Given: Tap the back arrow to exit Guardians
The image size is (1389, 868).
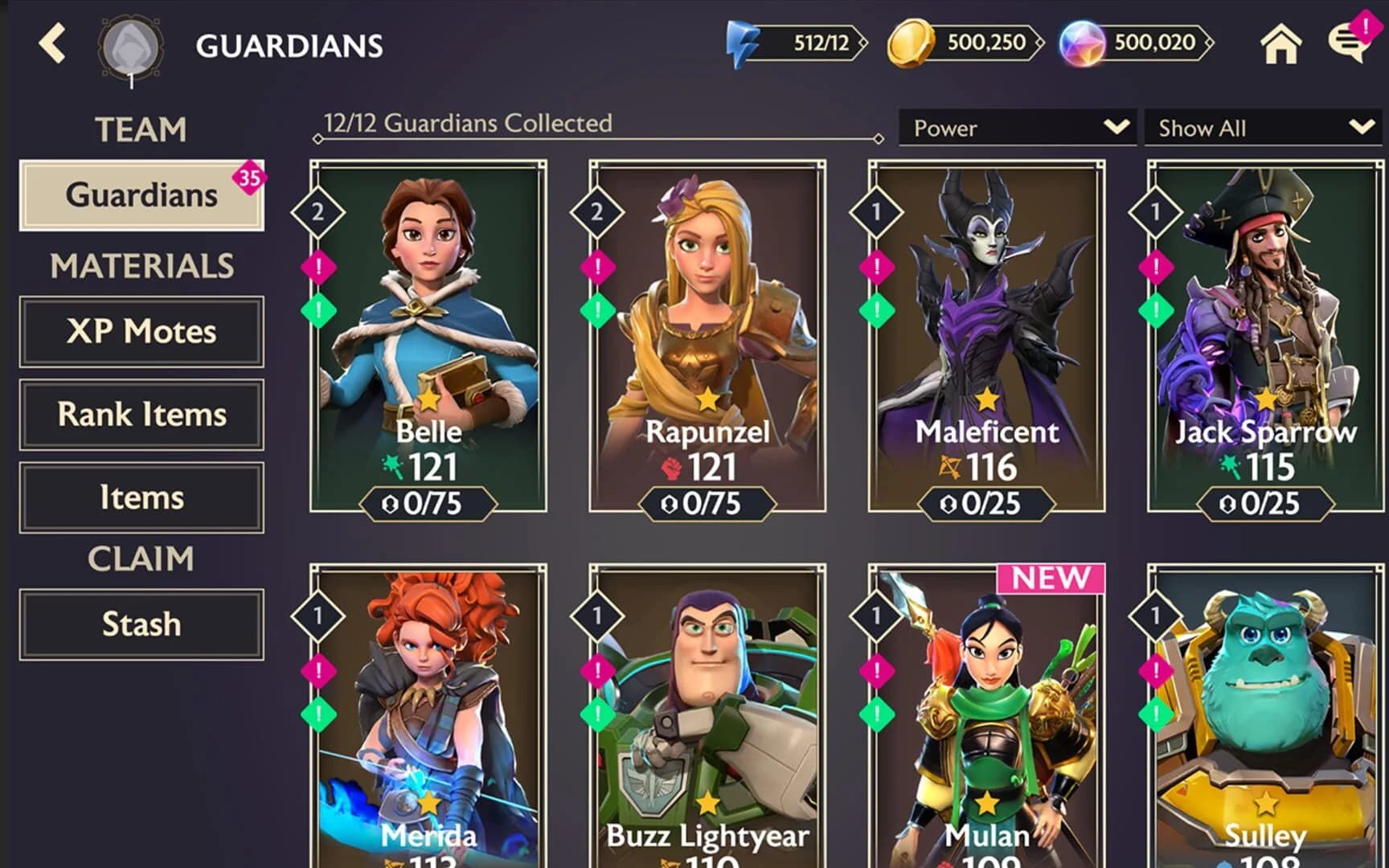Looking at the screenshot, I should [x=51, y=44].
